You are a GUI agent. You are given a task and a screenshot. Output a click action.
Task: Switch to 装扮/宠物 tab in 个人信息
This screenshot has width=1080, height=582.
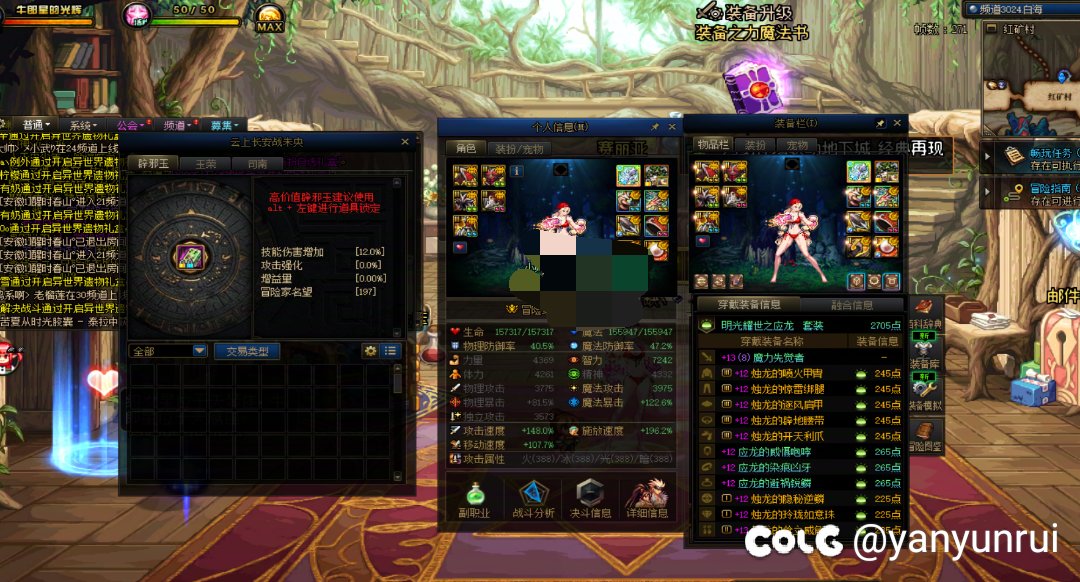tap(518, 148)
